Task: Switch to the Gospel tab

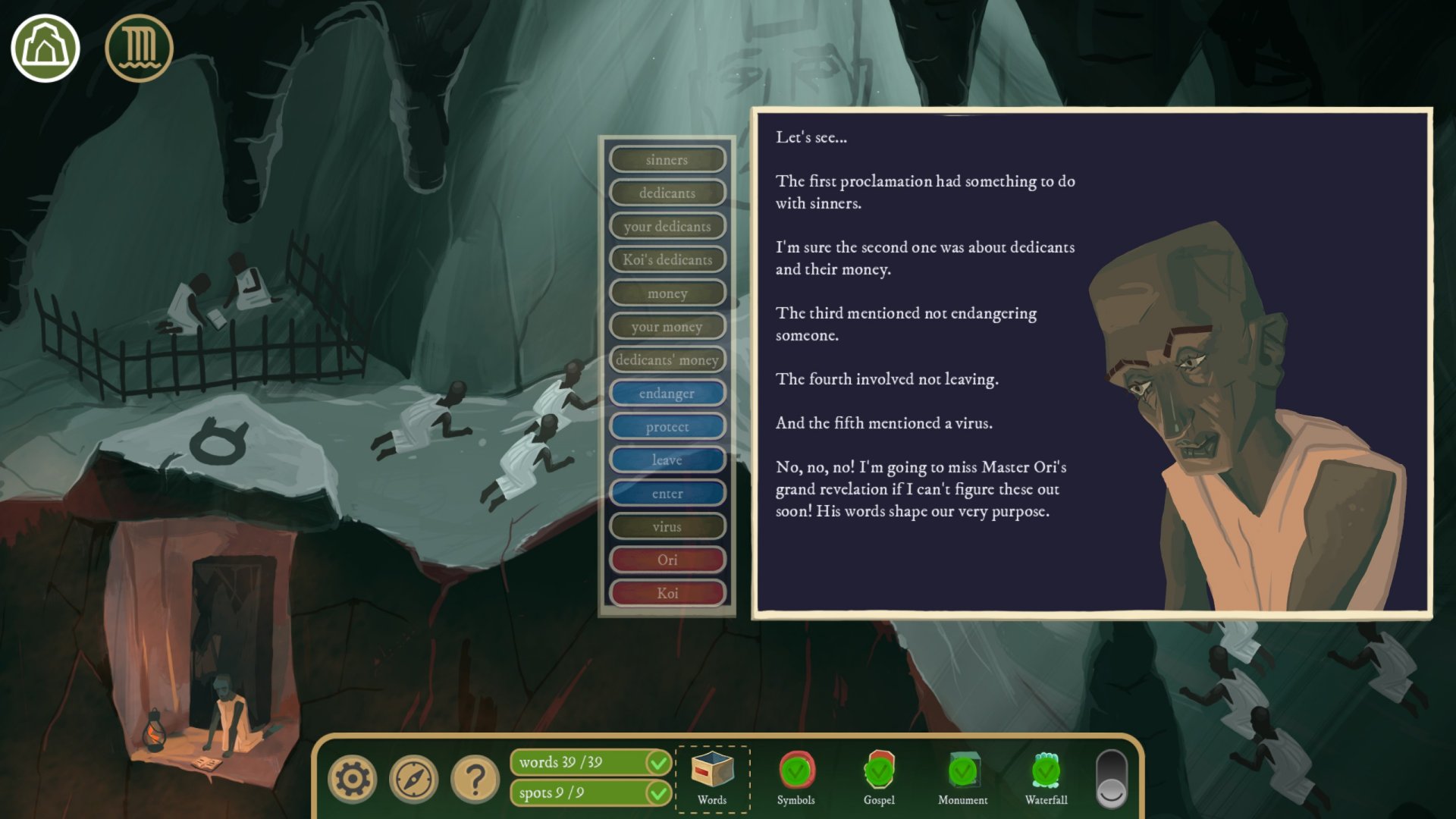Action: pos(879,779)
